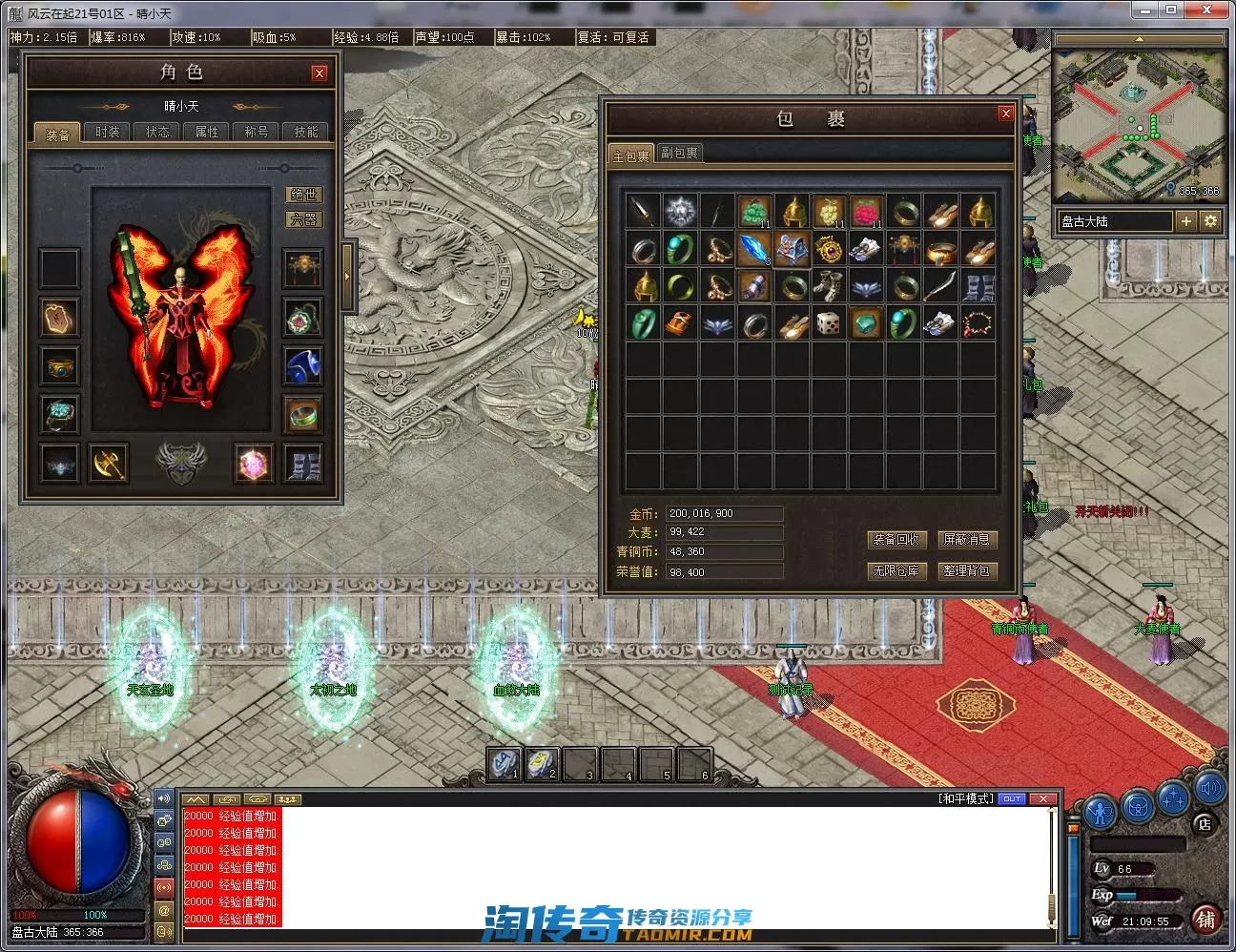Open the 属性 attributes tab
The height and width of the screenshot is (952, 1236).
[207, 132]
